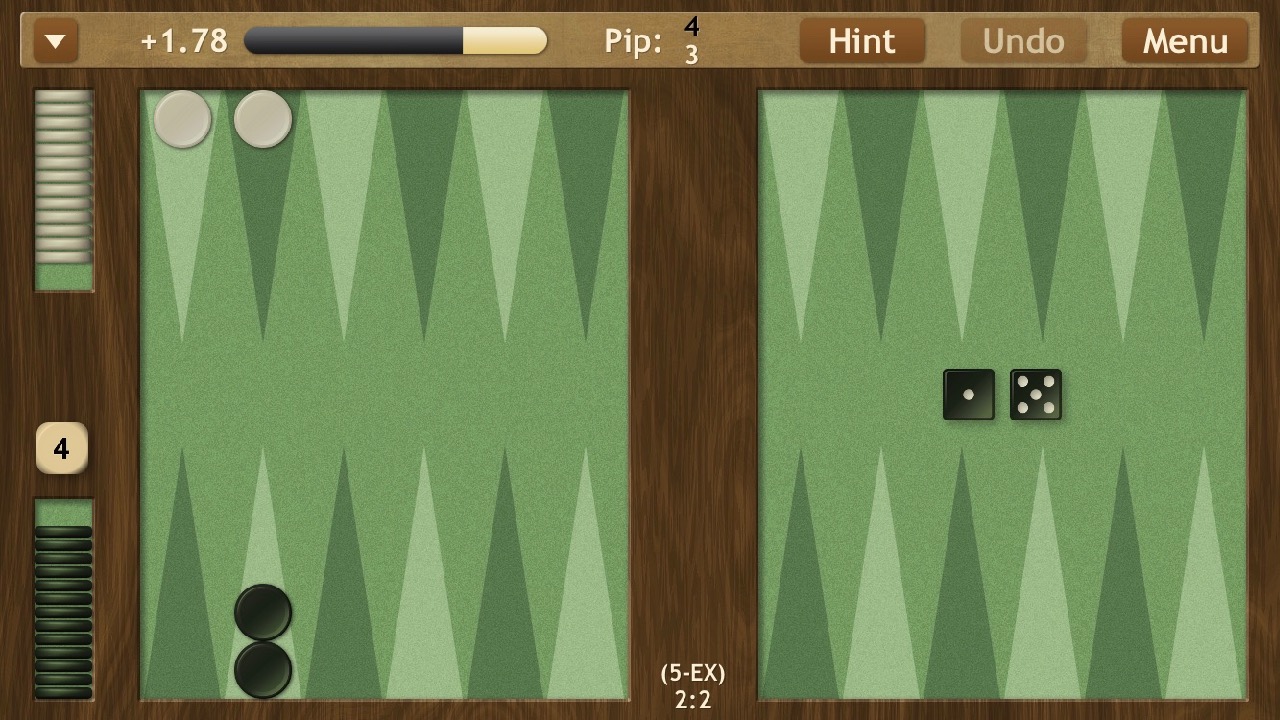The image size is (1280, 720).
Task: Open the Menu
Action: tap(1185, 41)
